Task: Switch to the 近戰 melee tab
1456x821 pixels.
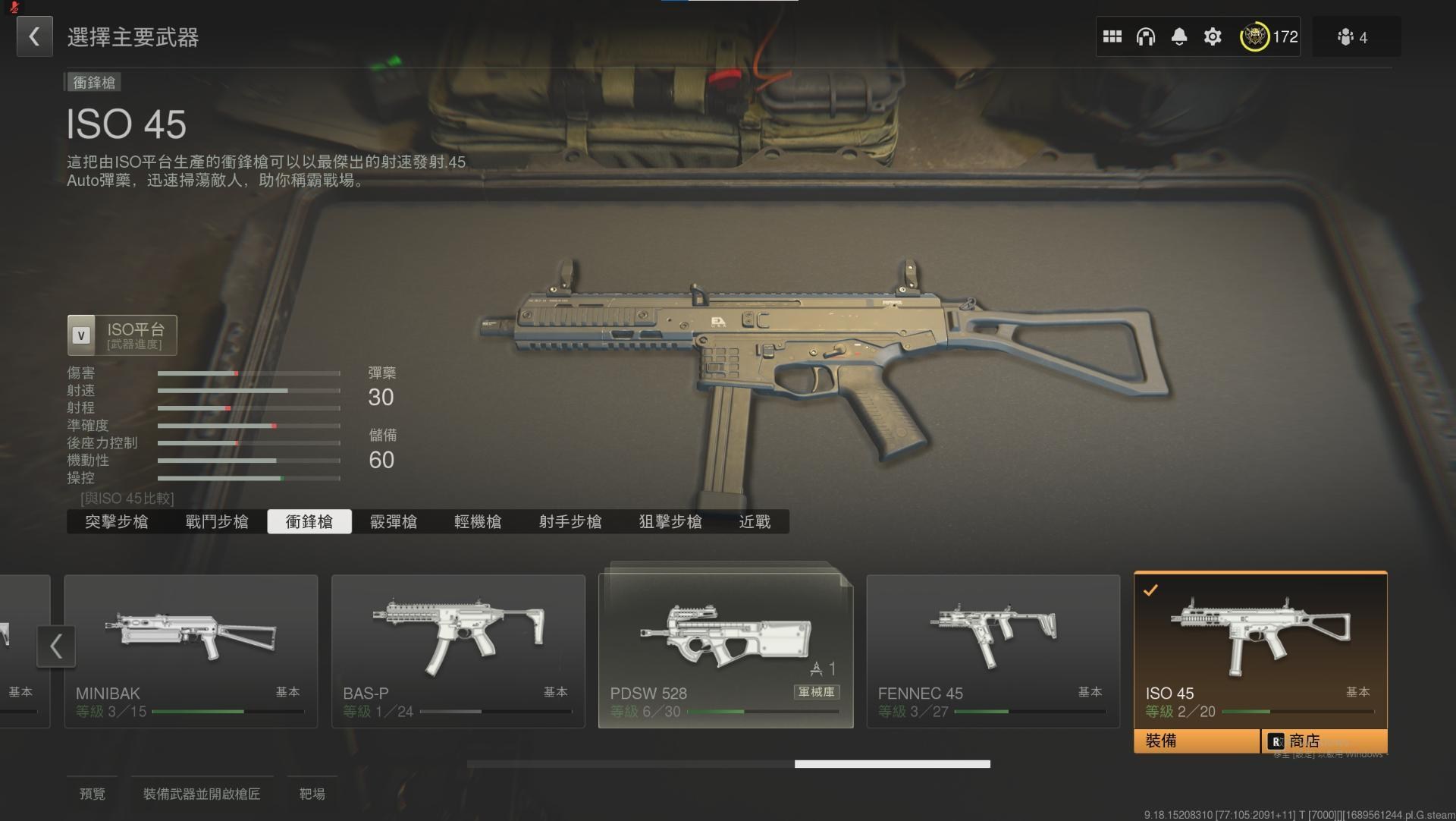Action: tap(755, 521)
